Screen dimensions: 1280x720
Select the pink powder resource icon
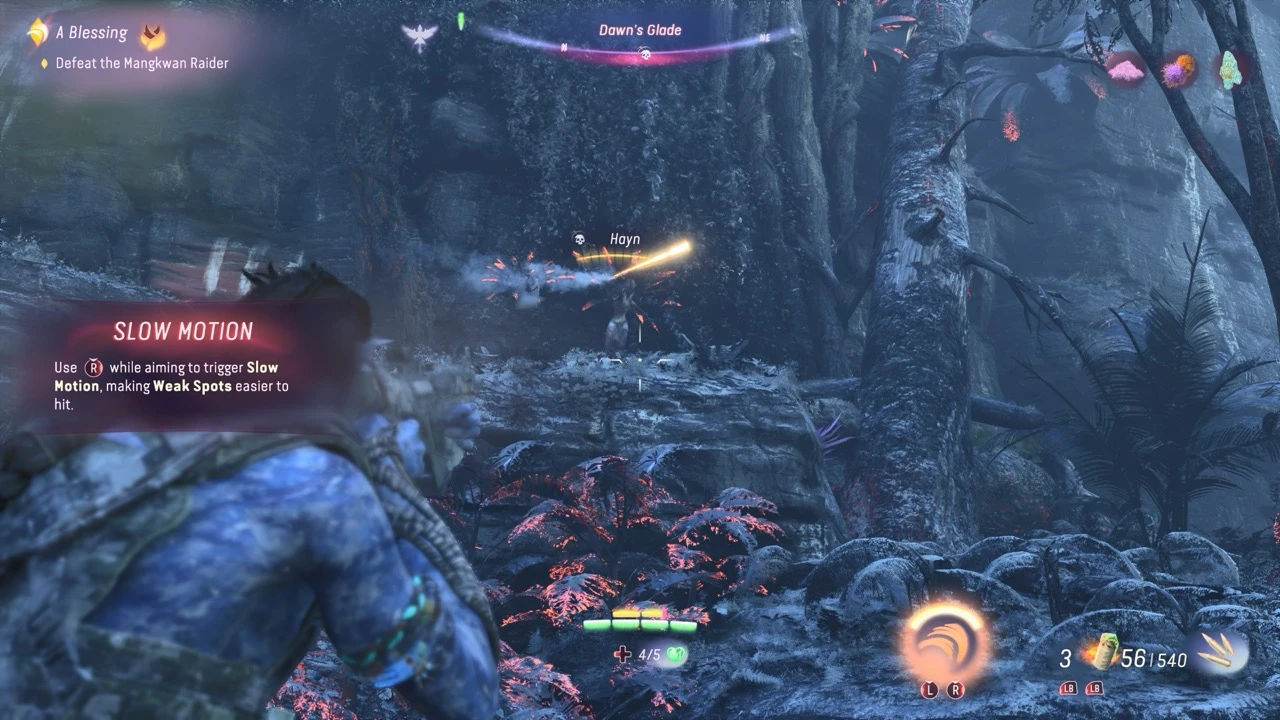click(x=1125, y=69)
